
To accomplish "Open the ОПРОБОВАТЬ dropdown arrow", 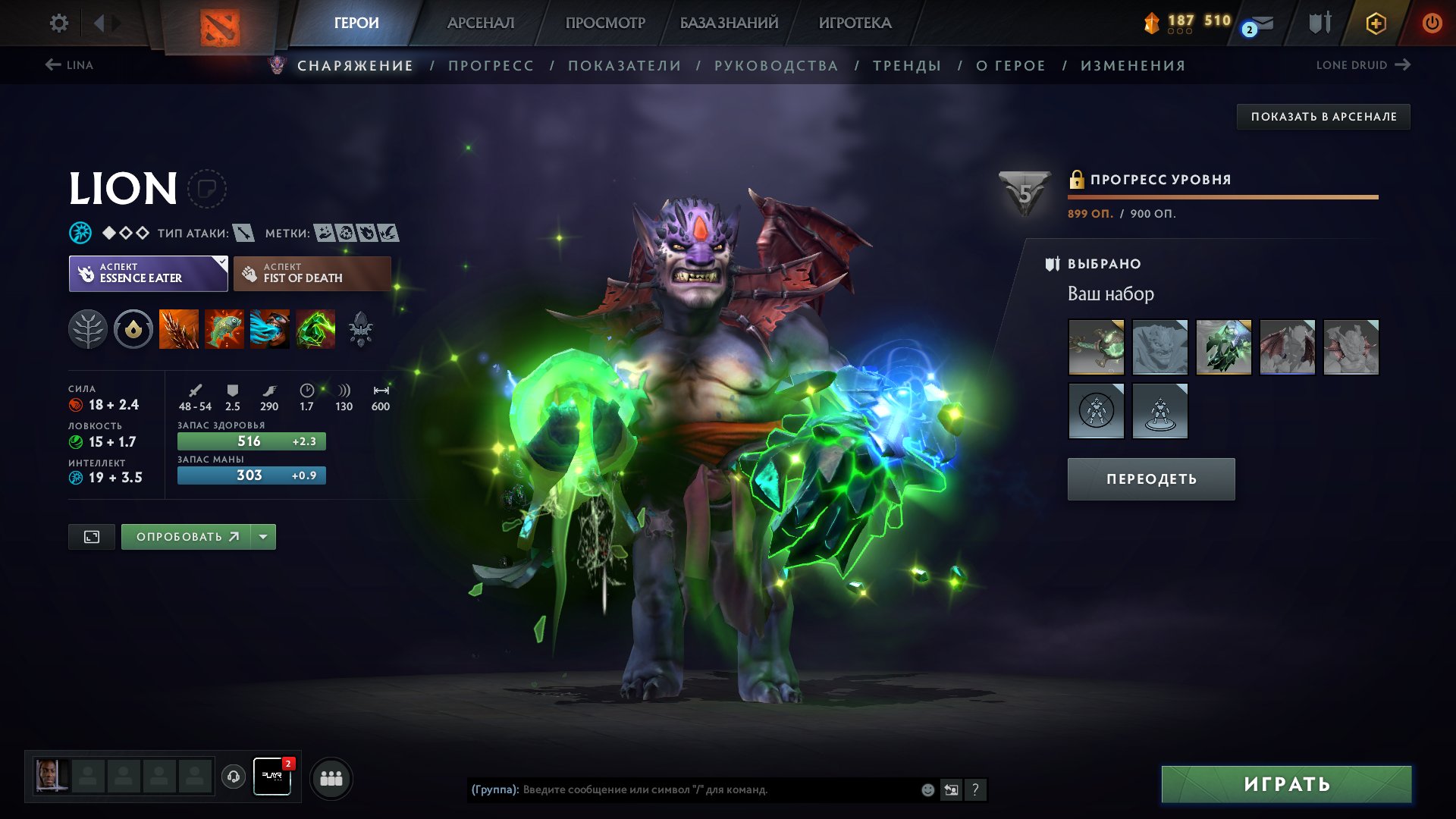I will coord(262,536).
